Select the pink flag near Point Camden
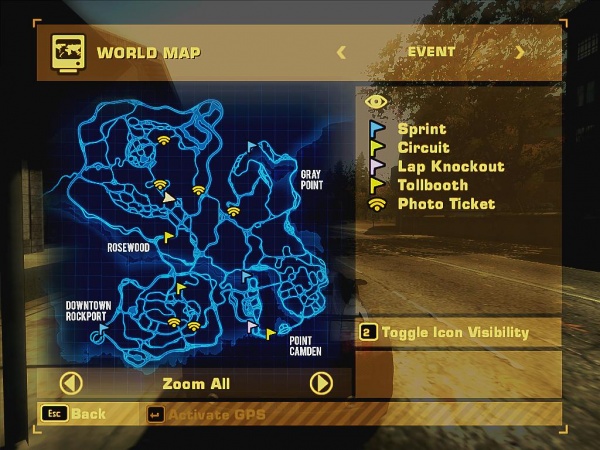This screenshot has height=450, width=600. 251,325
